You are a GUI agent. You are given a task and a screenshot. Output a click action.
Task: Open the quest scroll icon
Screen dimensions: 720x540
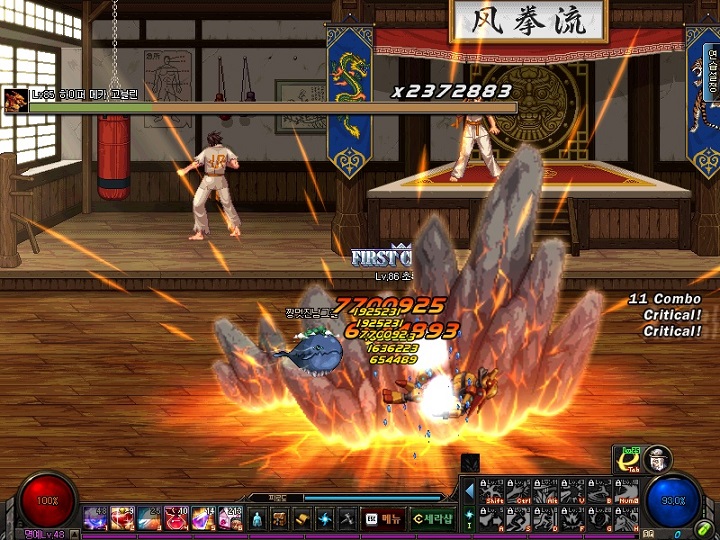click(301, 518)
